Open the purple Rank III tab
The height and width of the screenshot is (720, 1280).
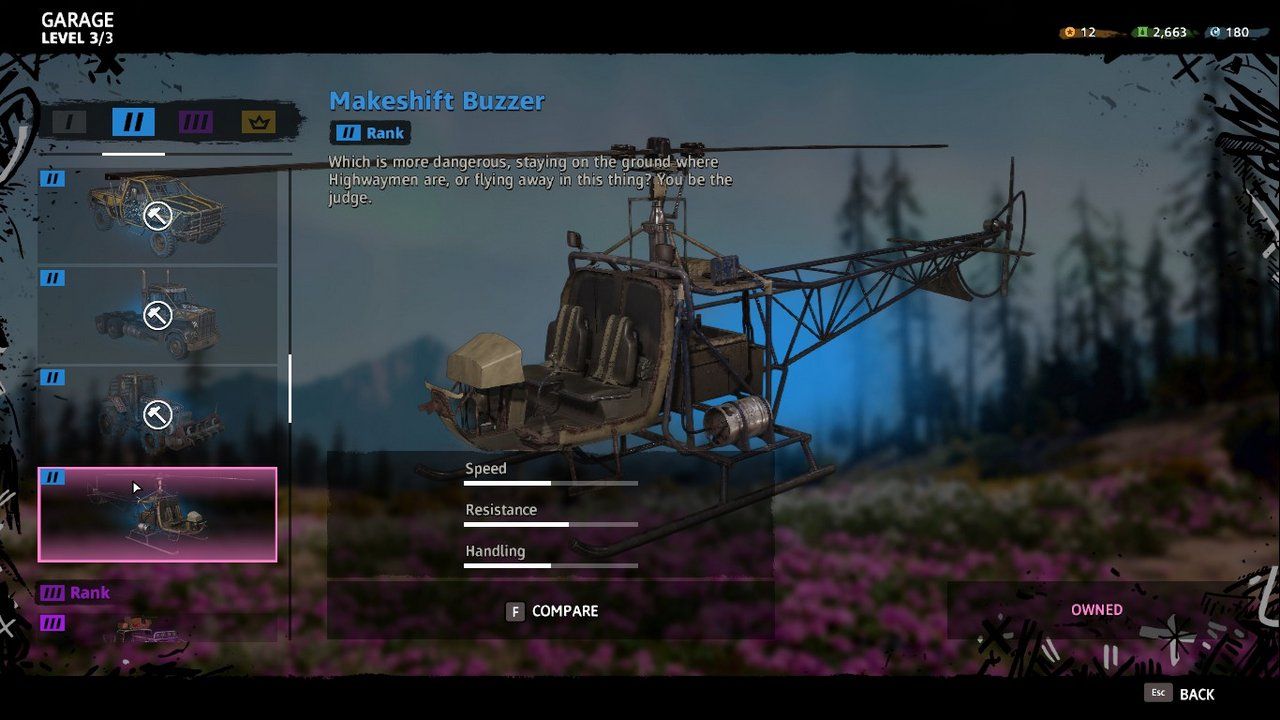[x=196, y=123]
